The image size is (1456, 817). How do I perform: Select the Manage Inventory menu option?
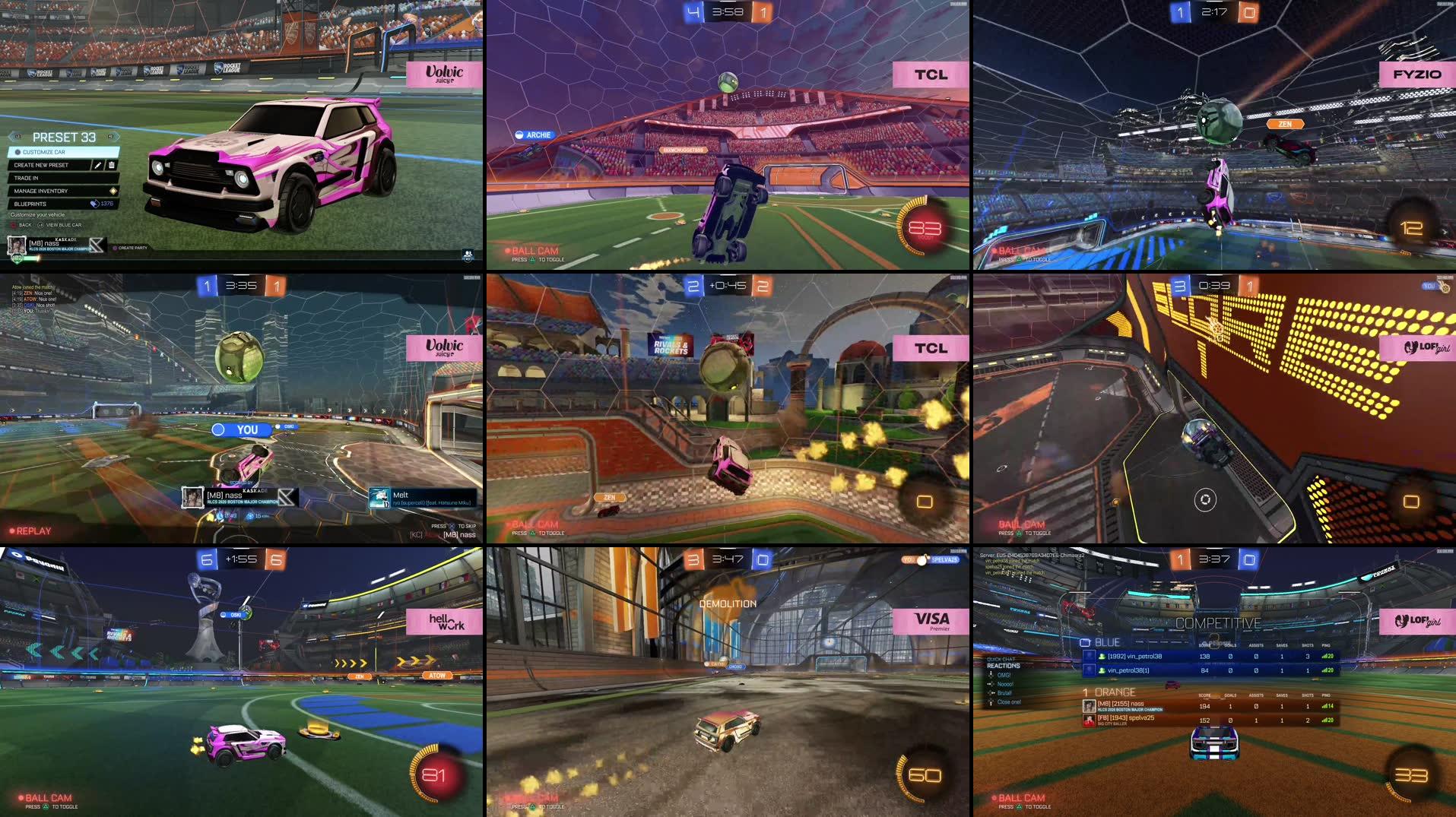pos(42,191)
